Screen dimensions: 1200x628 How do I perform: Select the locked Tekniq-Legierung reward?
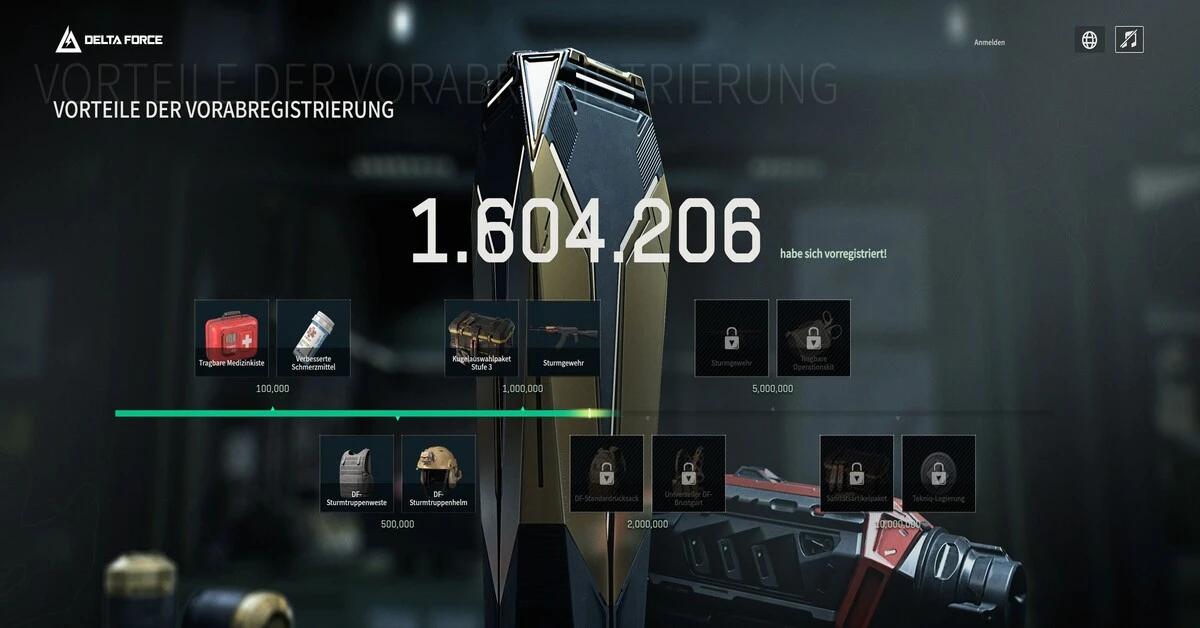(x=938, y=473)
